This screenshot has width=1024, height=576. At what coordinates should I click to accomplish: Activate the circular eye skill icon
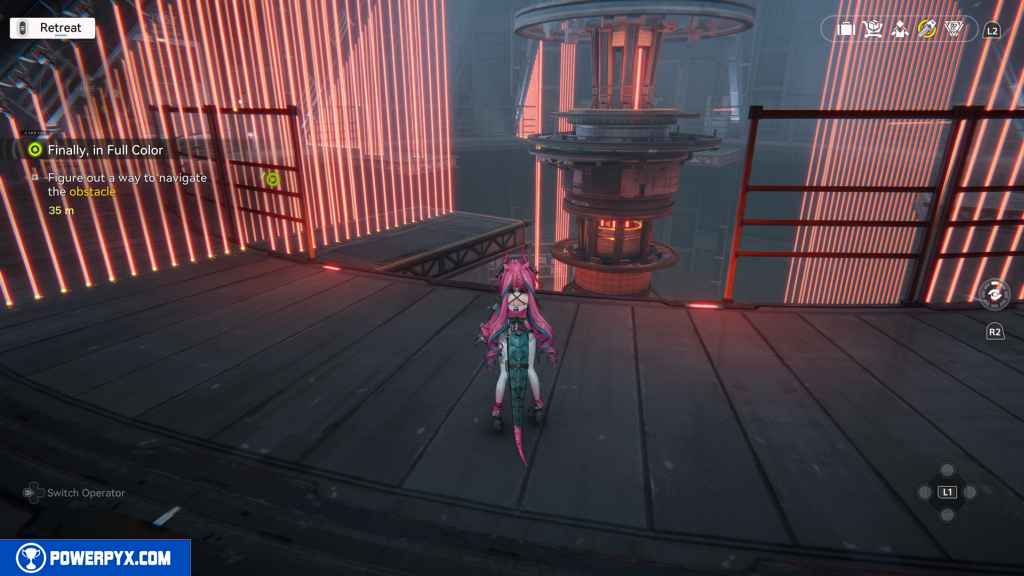click(994, 293)
